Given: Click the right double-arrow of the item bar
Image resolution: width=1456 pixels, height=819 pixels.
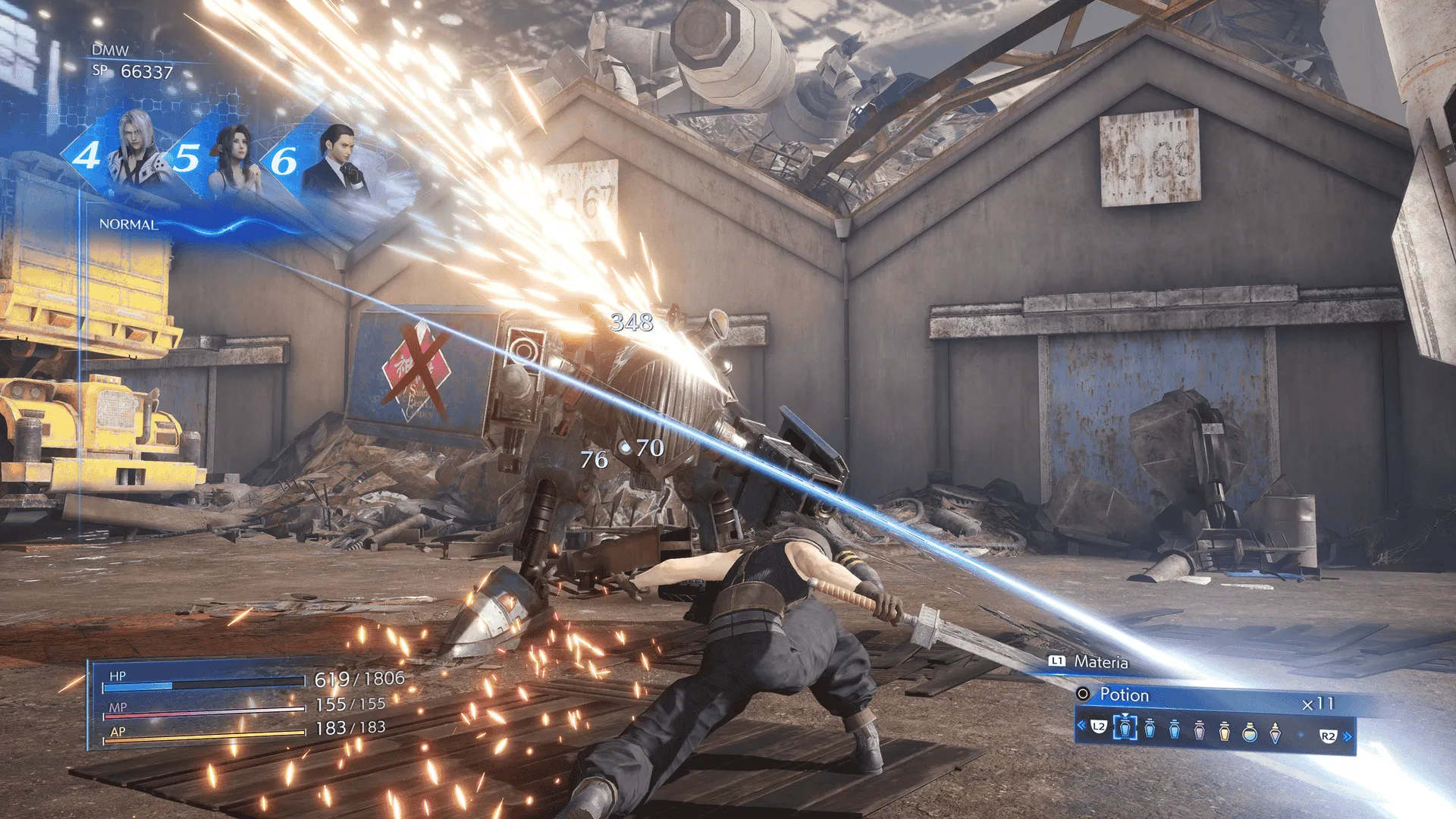Looking at the screenshot, I should click(1347, 736).
